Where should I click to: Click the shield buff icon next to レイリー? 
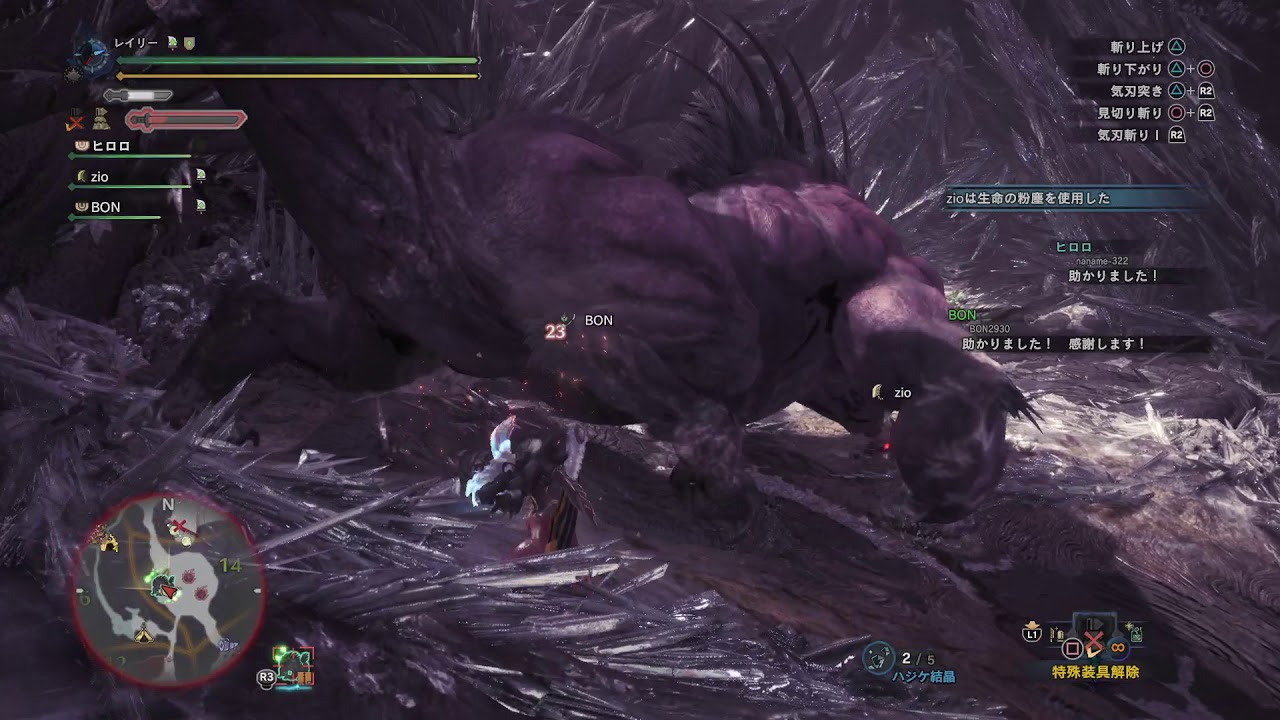[x=189, y=43]
